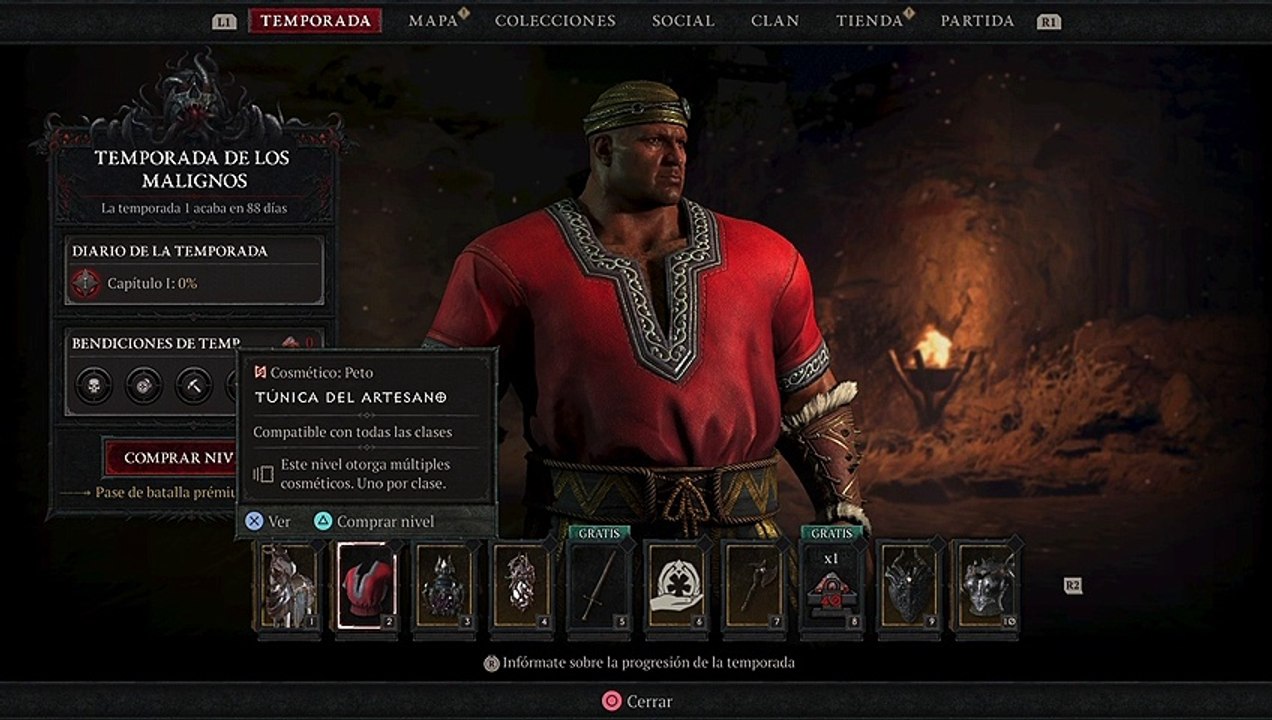Switch to the Temporada tab

point(315,21)
